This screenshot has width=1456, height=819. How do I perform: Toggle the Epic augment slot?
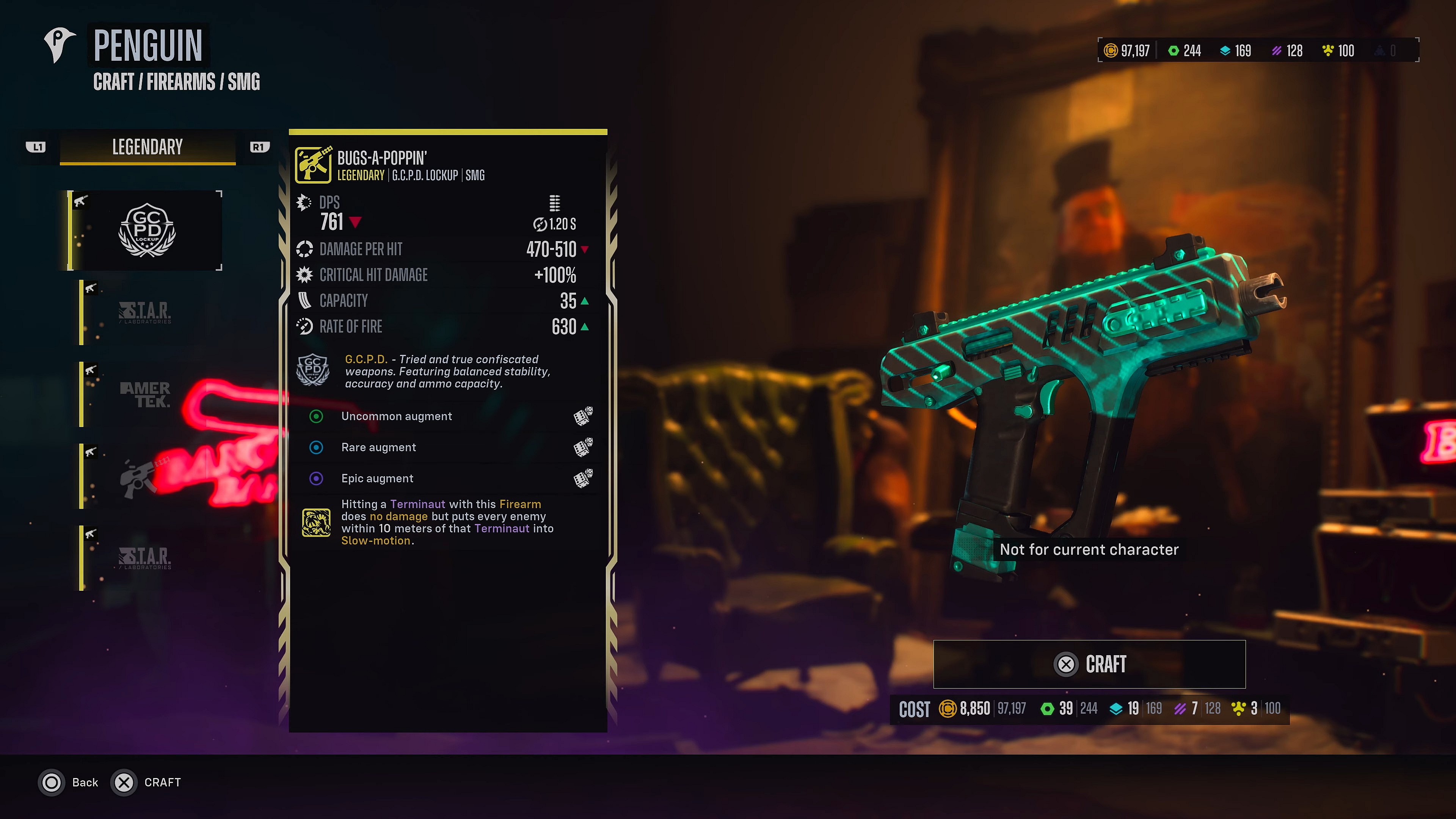tap(316, 478)
